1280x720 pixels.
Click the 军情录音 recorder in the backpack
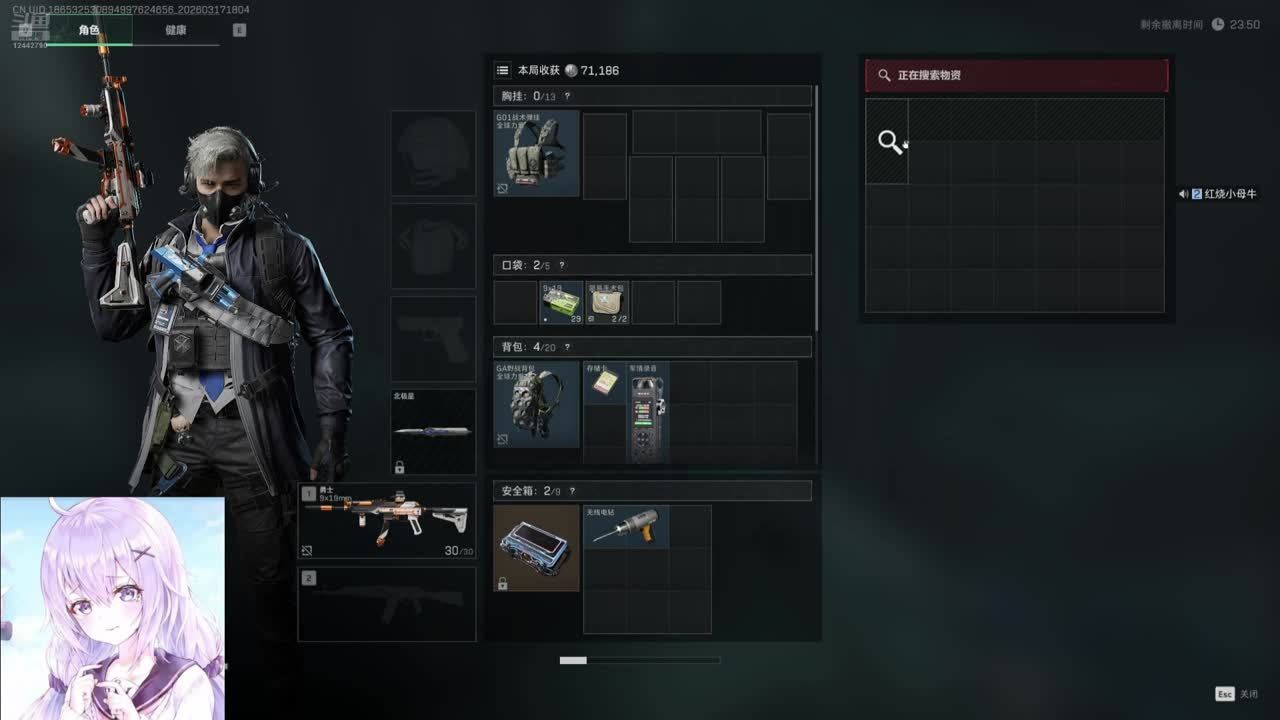click(648, 412)
